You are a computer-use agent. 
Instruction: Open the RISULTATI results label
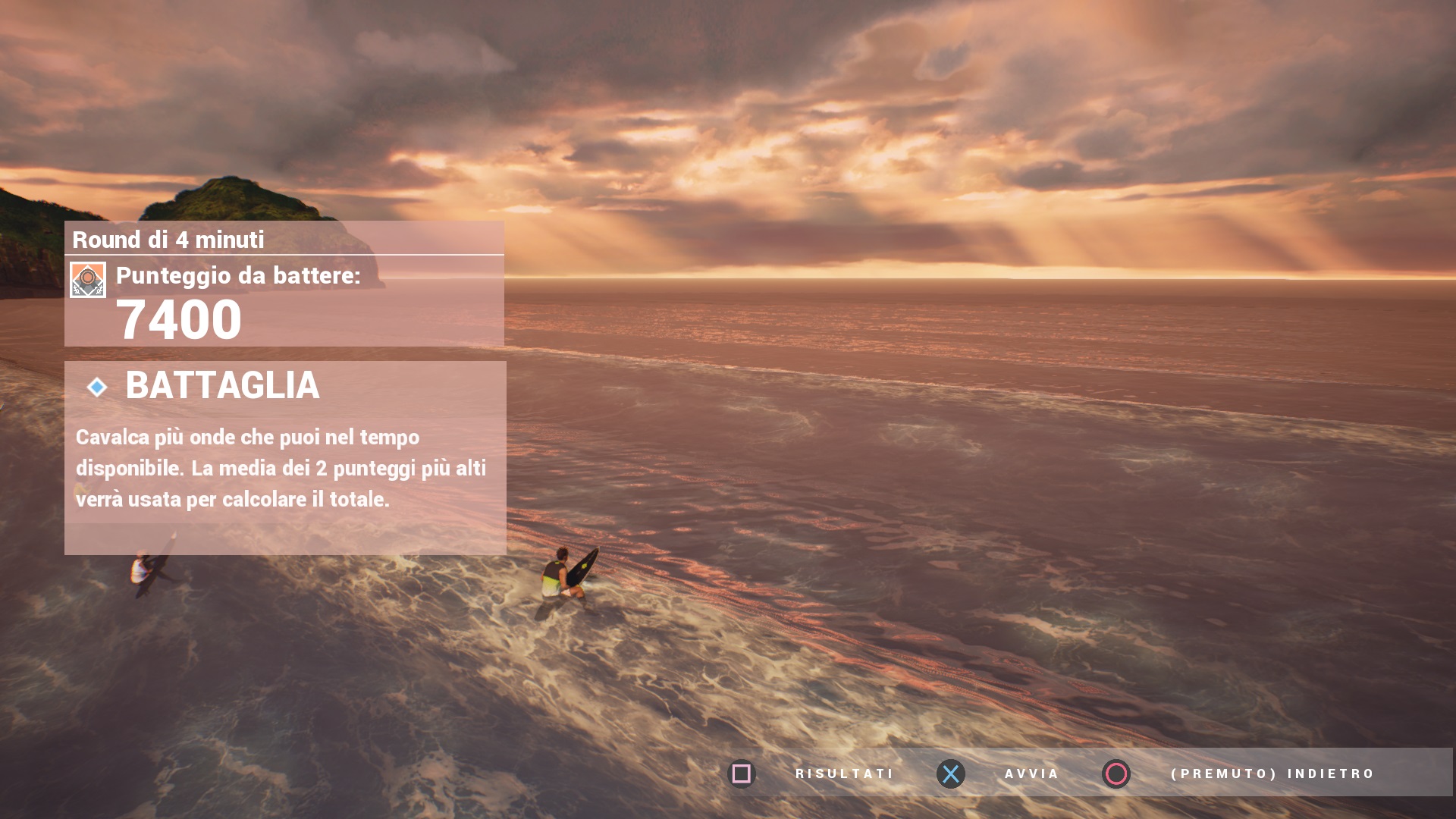(844, 773)
